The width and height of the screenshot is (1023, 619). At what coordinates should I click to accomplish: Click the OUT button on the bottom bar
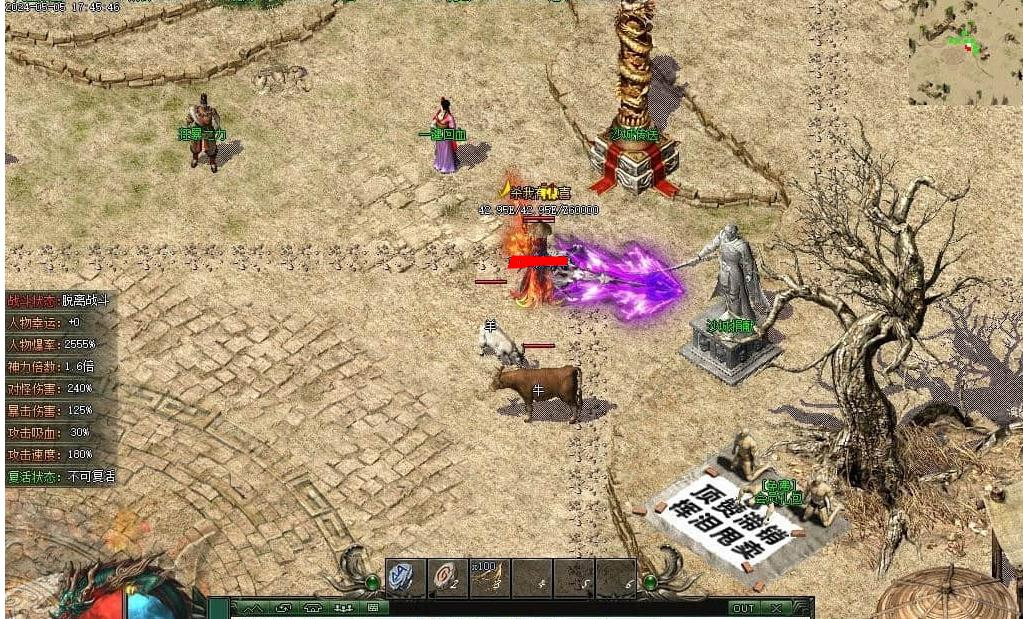coord(744,608)
